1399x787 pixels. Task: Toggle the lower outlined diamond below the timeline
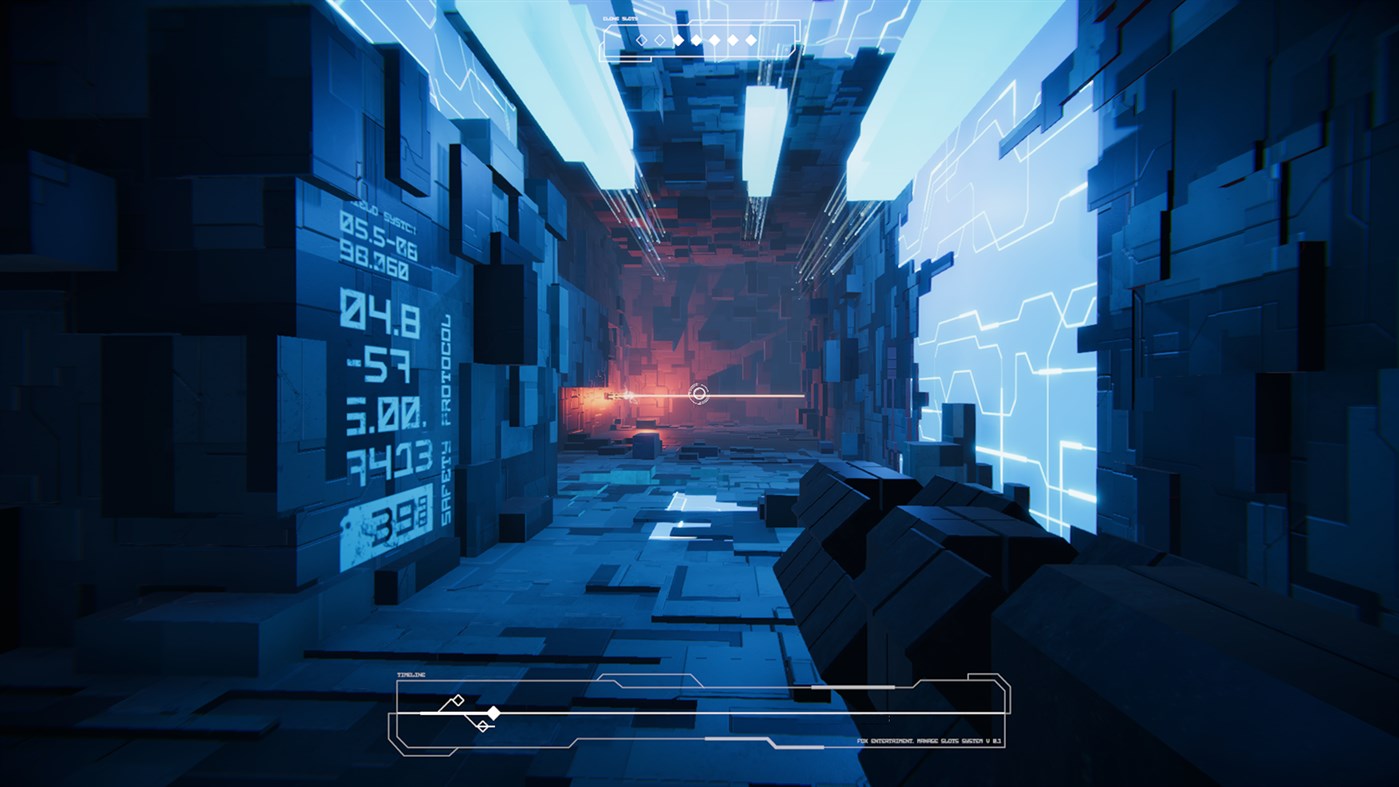(x=483, y=725)
